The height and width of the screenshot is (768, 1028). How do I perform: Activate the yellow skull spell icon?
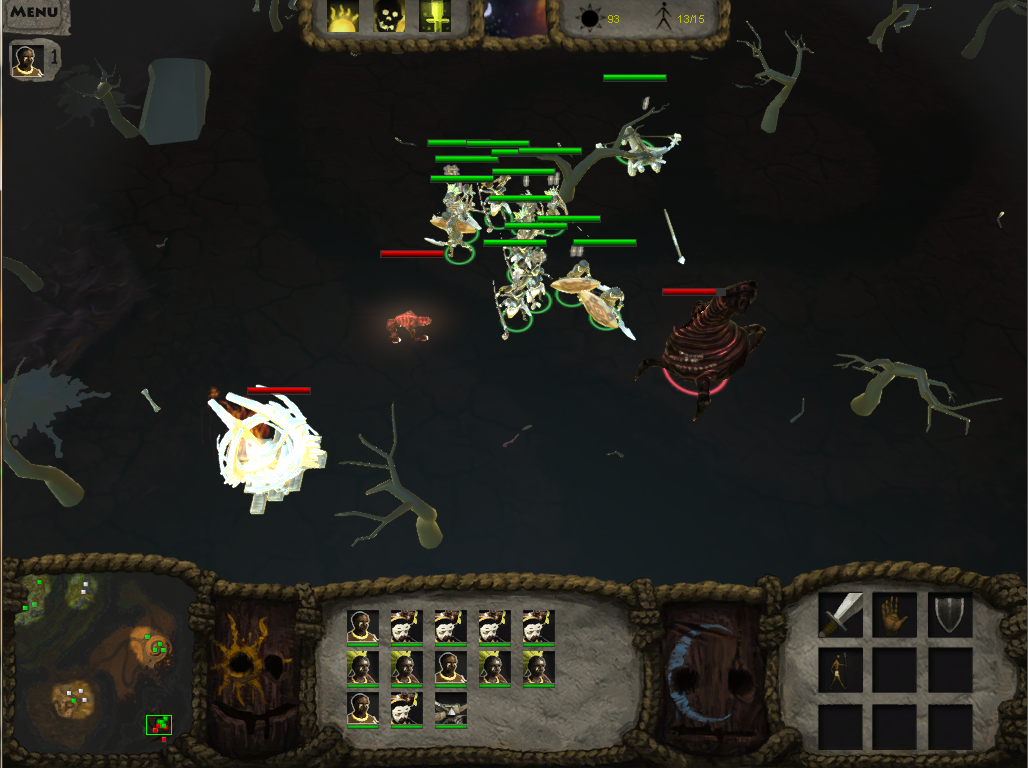point(389,16)
